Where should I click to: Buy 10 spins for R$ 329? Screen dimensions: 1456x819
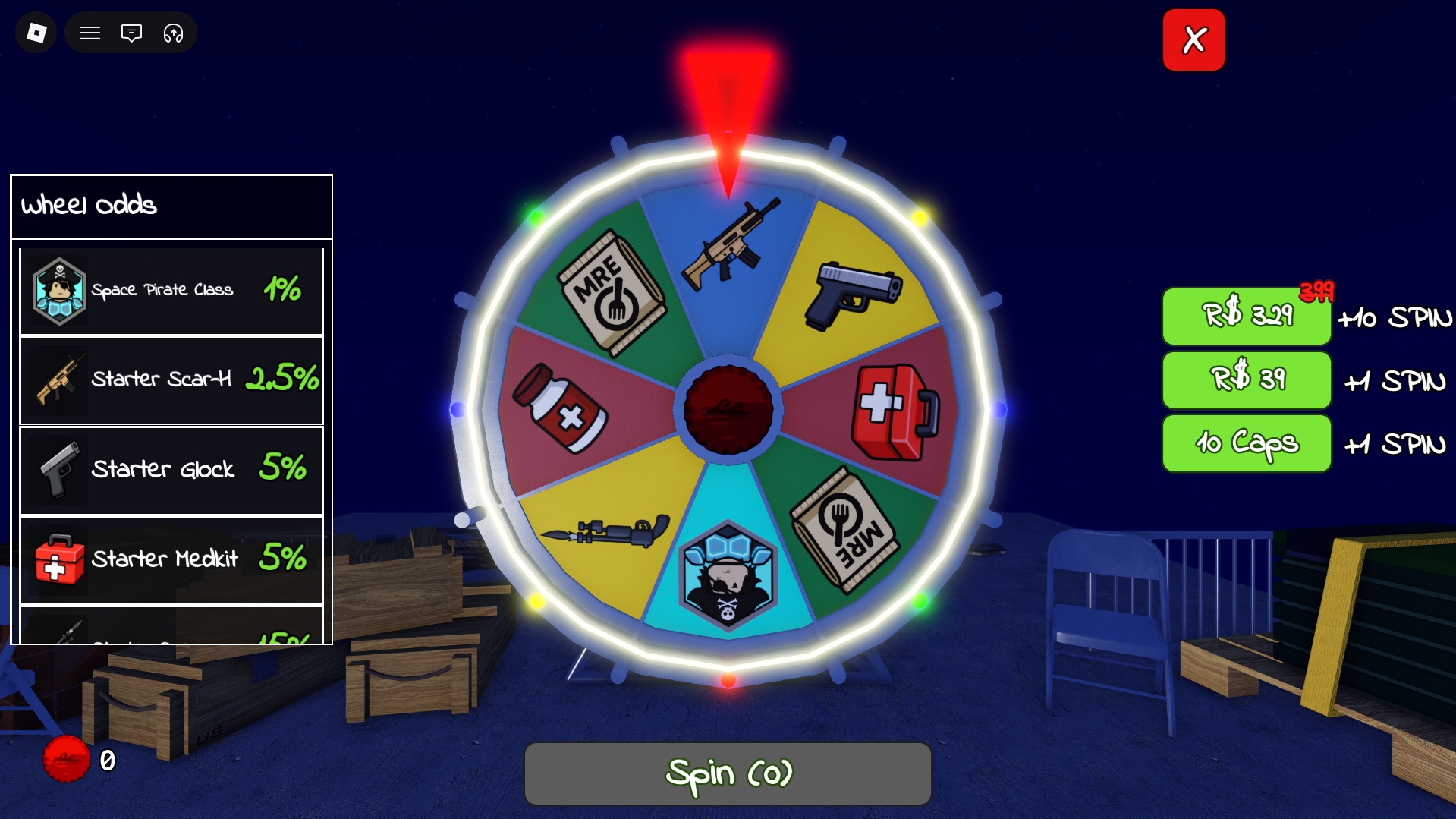tap(1246, 317)
